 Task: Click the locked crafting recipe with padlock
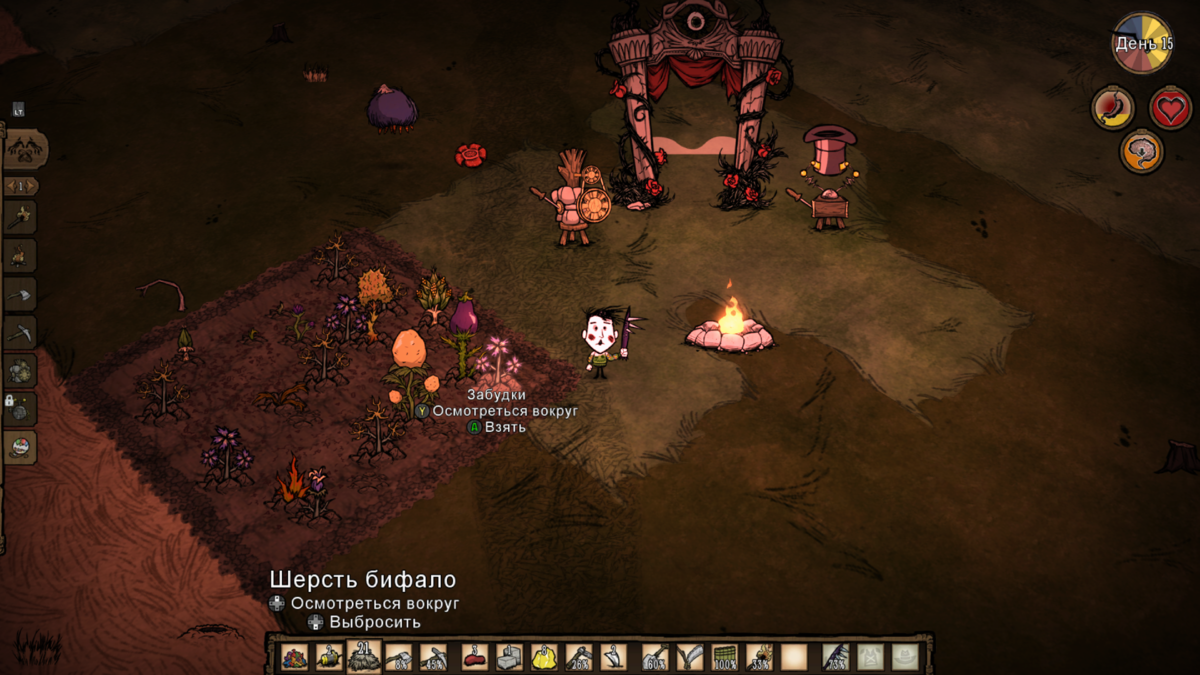pos(21,409)
